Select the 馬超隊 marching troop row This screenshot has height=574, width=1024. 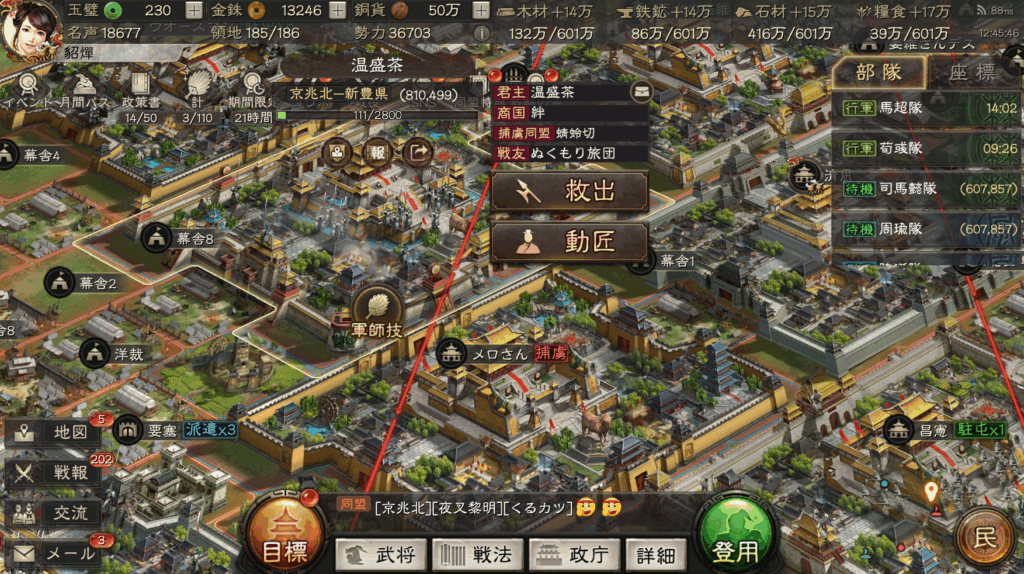point(927,108)
